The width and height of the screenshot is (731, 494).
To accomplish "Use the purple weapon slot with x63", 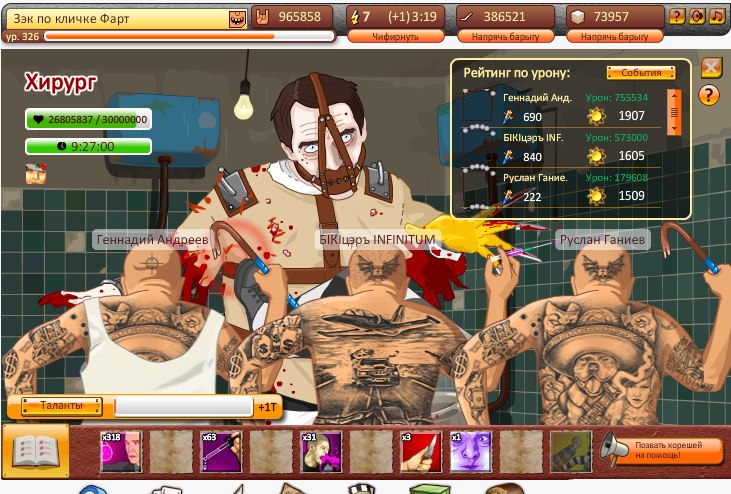I will pyautogui.click(x=220, y=451).
